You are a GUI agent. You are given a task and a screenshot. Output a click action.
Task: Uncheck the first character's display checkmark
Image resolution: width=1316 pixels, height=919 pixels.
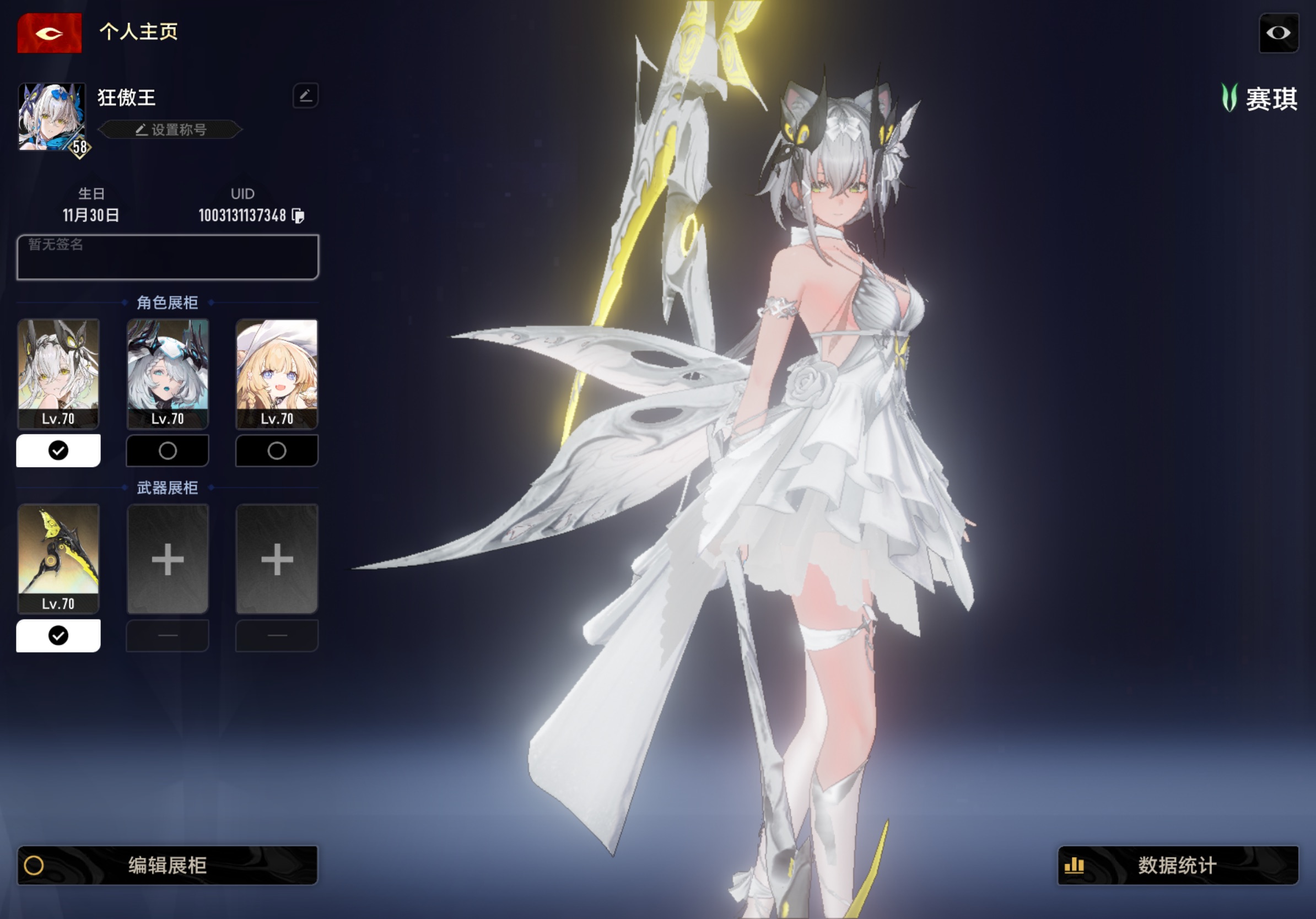coord(58,451)
